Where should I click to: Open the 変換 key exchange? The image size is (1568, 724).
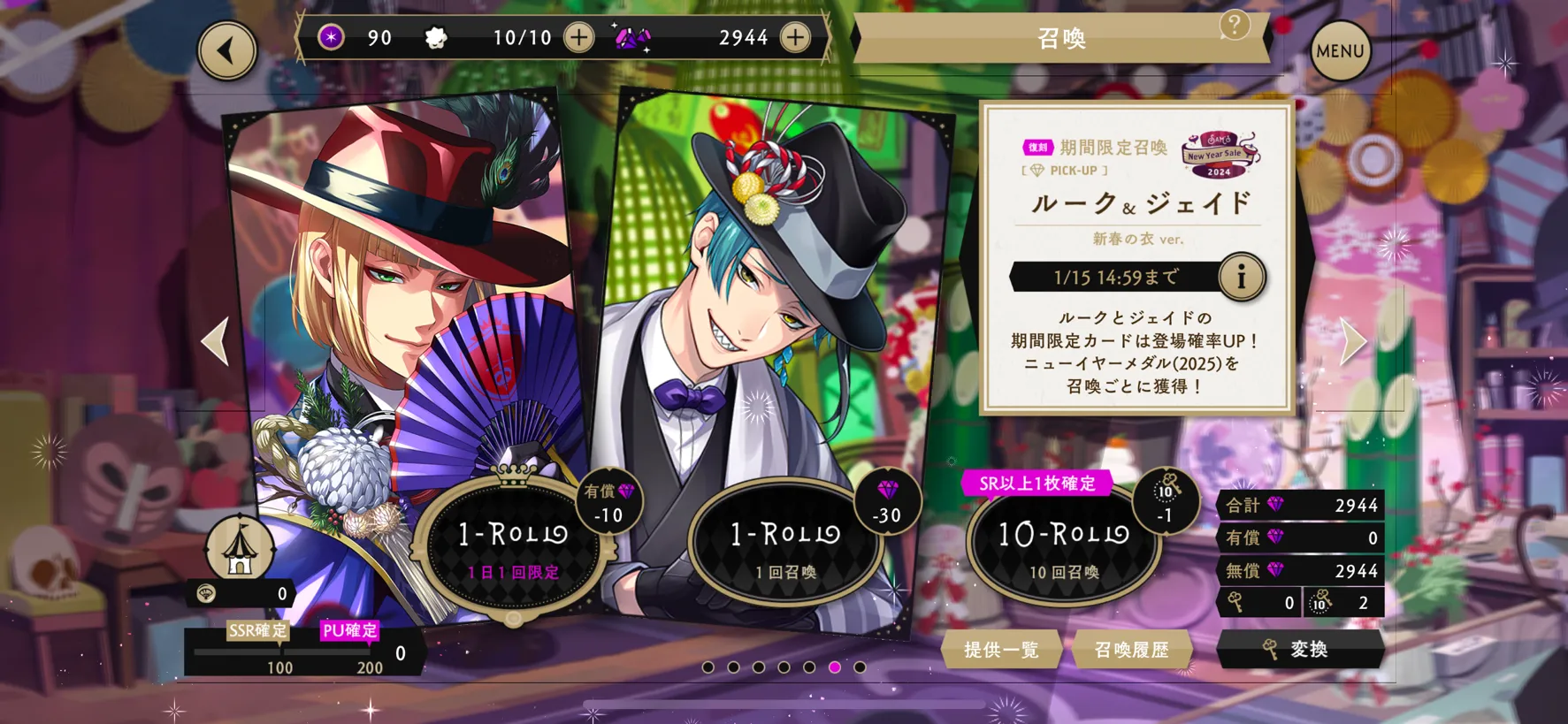click(1299, 650)
